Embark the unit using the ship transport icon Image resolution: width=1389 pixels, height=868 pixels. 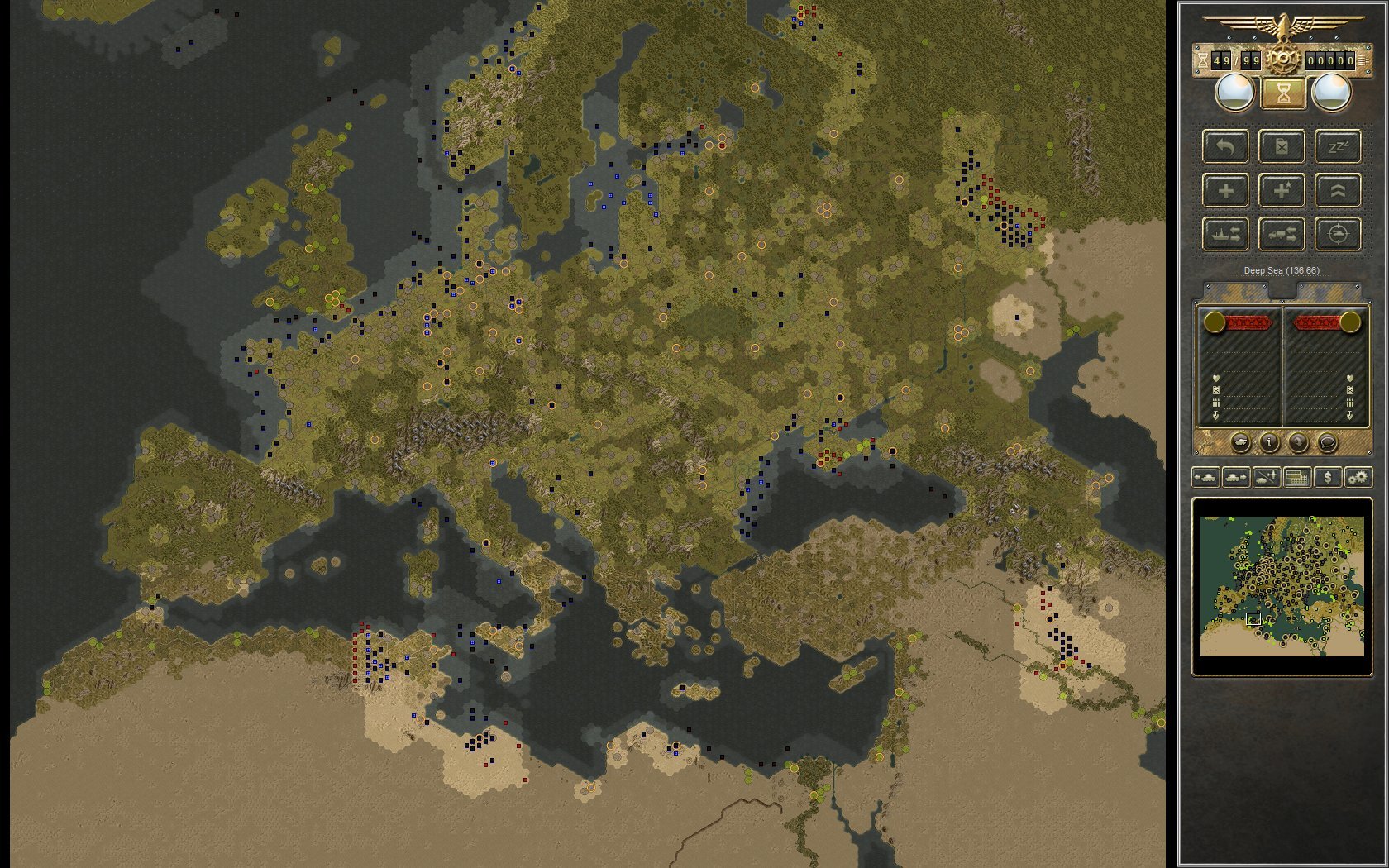[x=1226, y=235]
